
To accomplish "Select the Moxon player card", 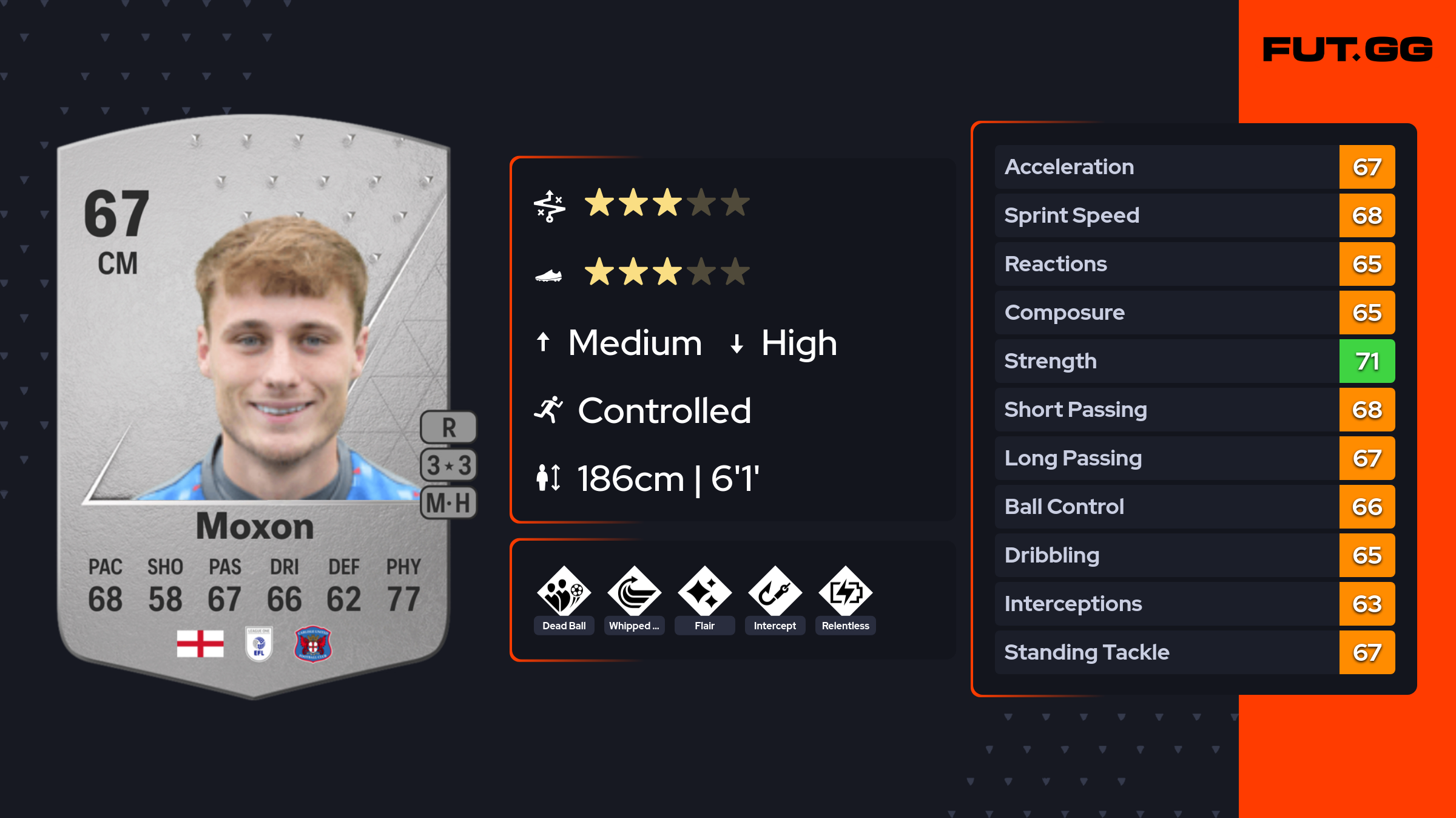I will [254, 407].
